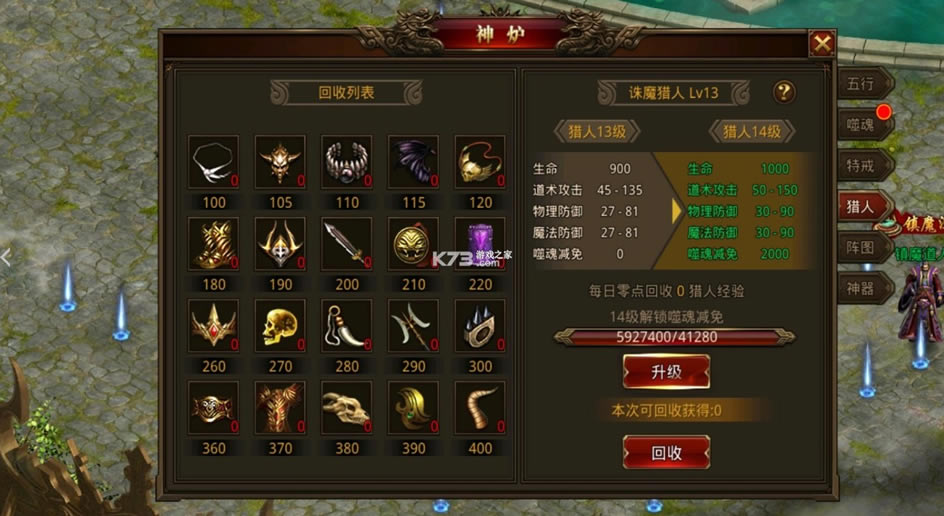Viewport: 944px width, 516px height.
Task: Switch to the 阵图 tab
Action: pyautogui.click(x=860, y=249)
